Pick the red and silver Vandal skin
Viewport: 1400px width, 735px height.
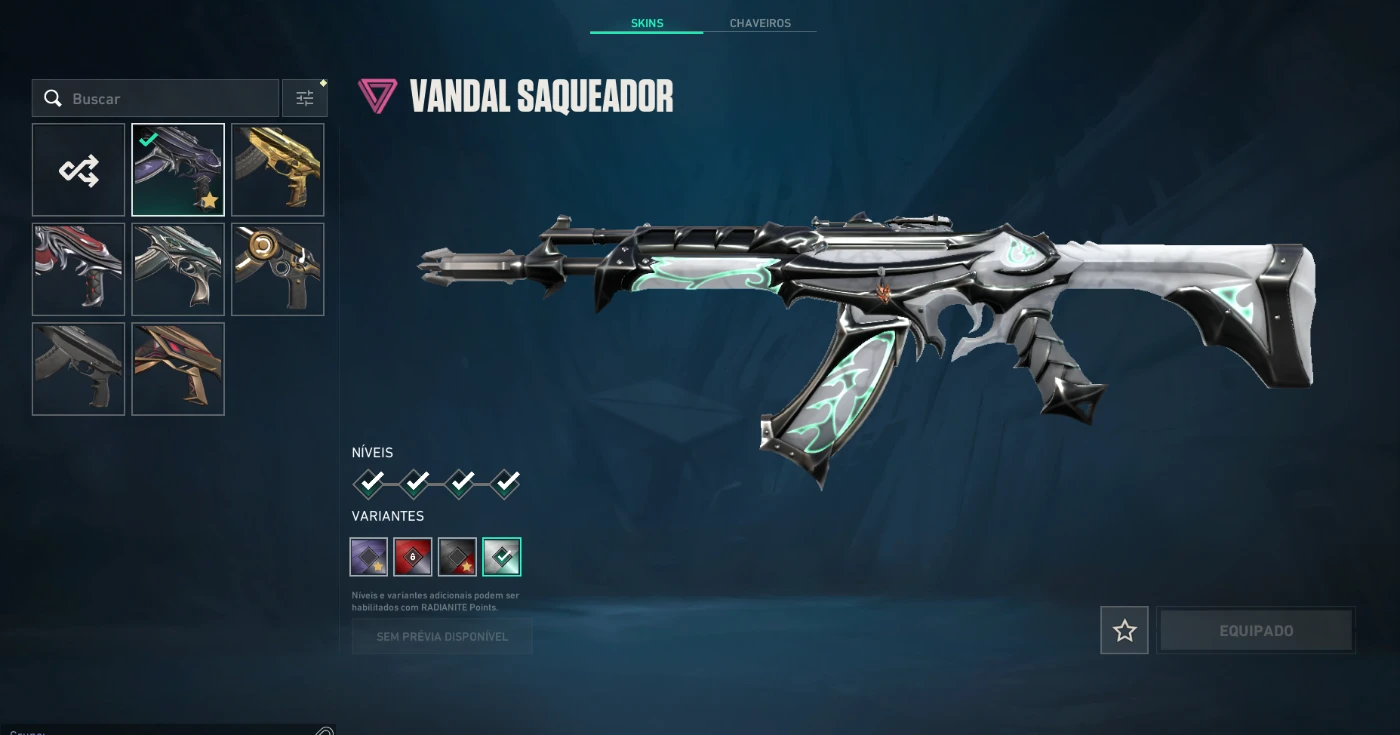[79, 269]
